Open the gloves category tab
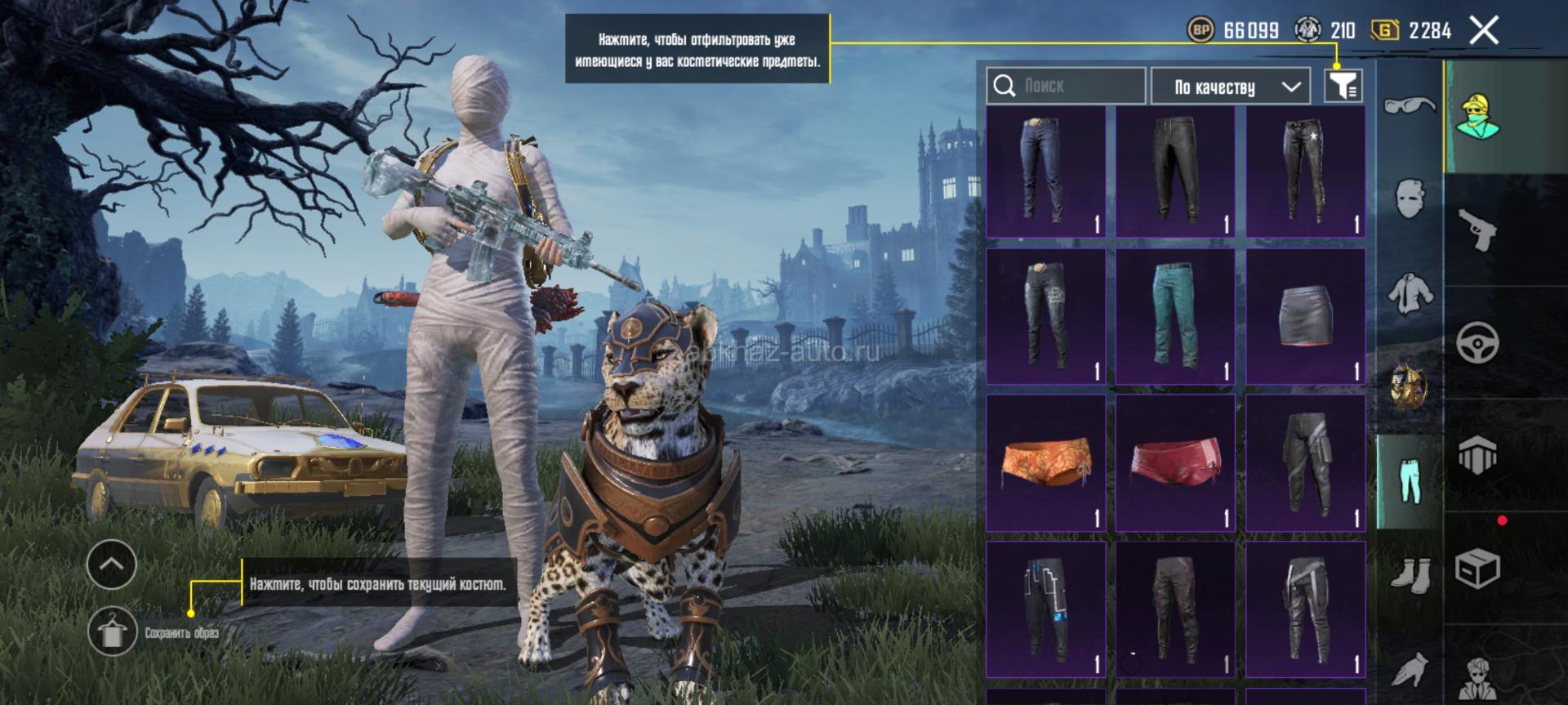The width and height of the screenshot is (1568, 705). (x=1410, y=670)
